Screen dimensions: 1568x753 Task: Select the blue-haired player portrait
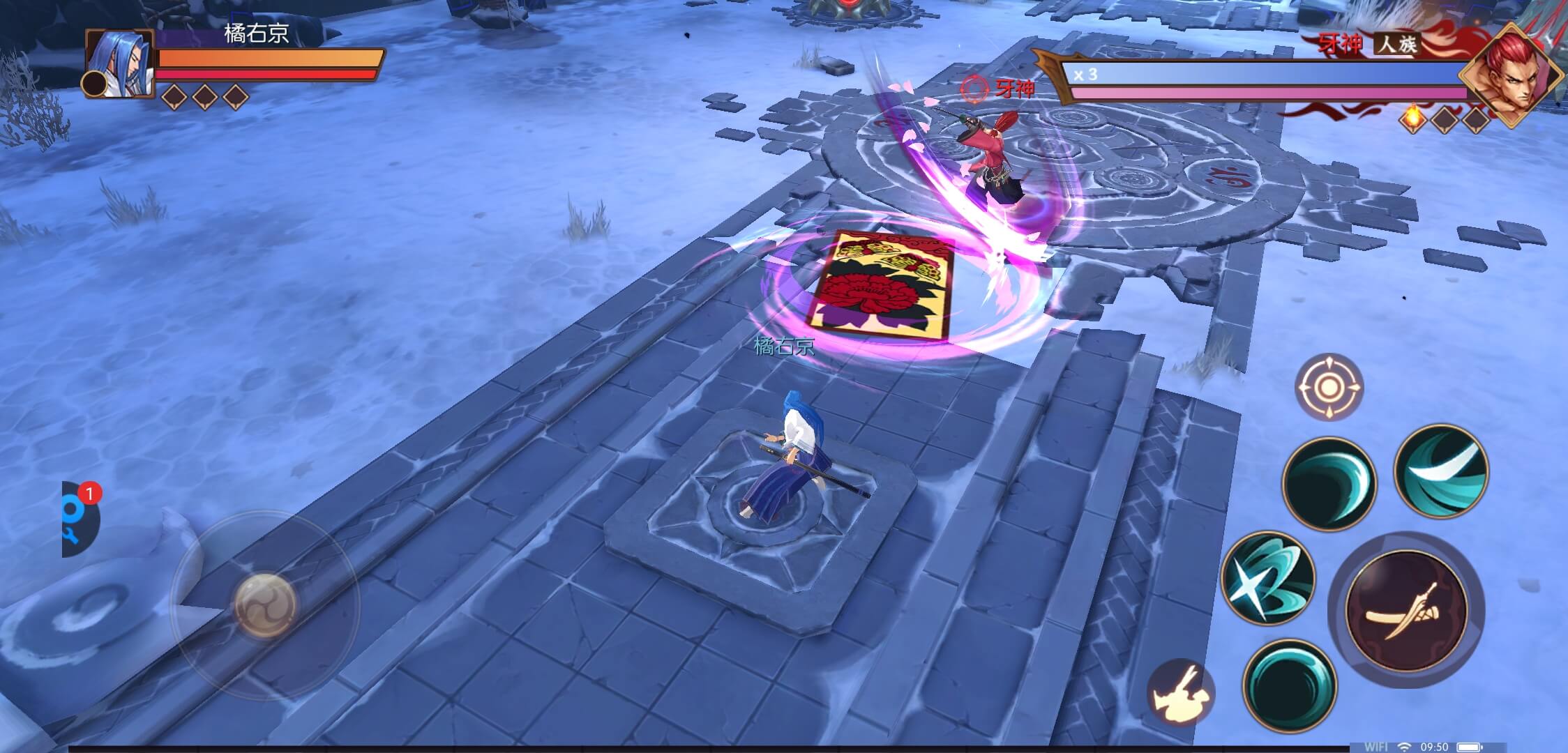[x=120, y=63]
